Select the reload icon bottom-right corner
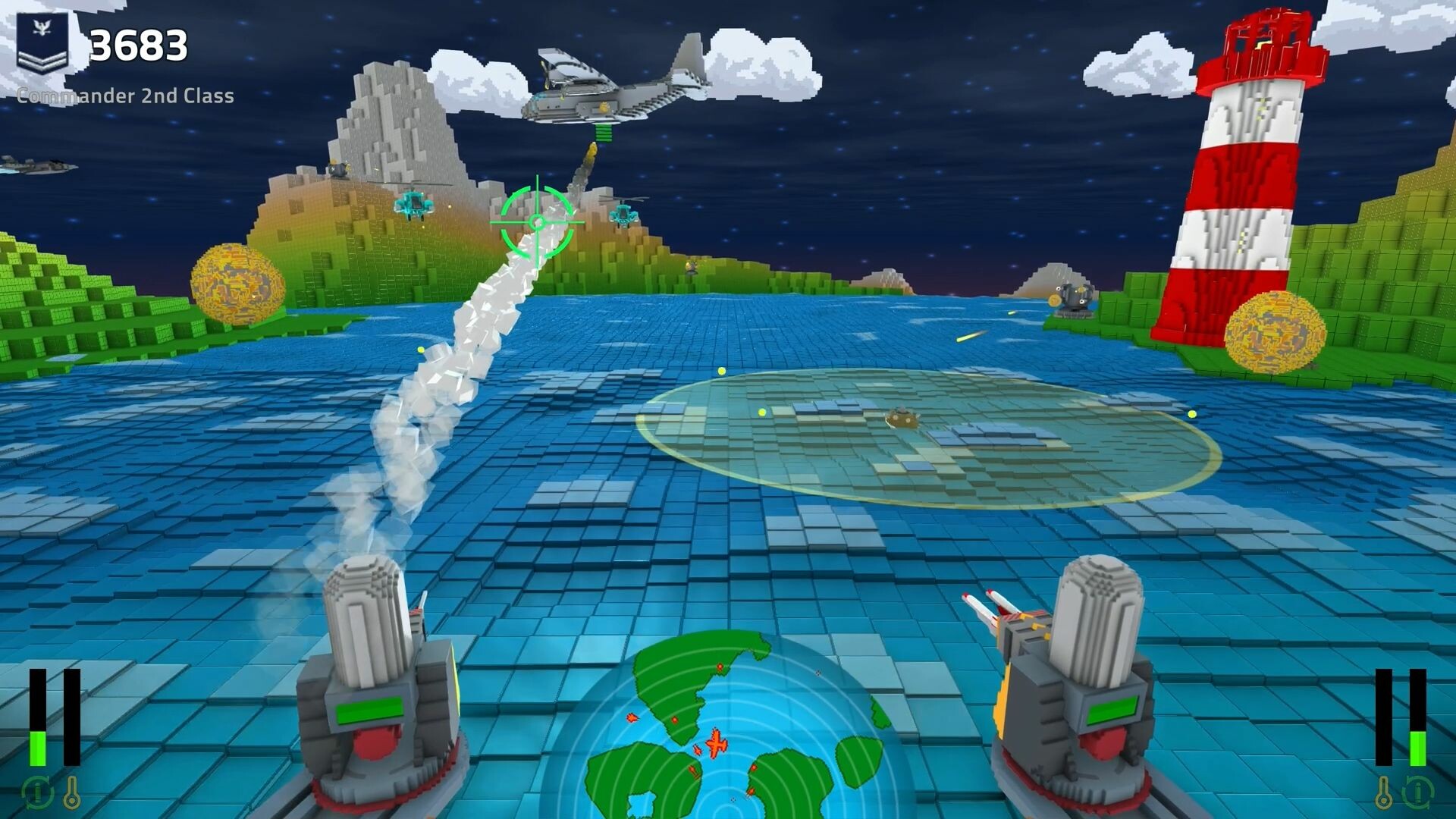The height and width of the screenshot is (819, 1456). [x=1417, y=792]
